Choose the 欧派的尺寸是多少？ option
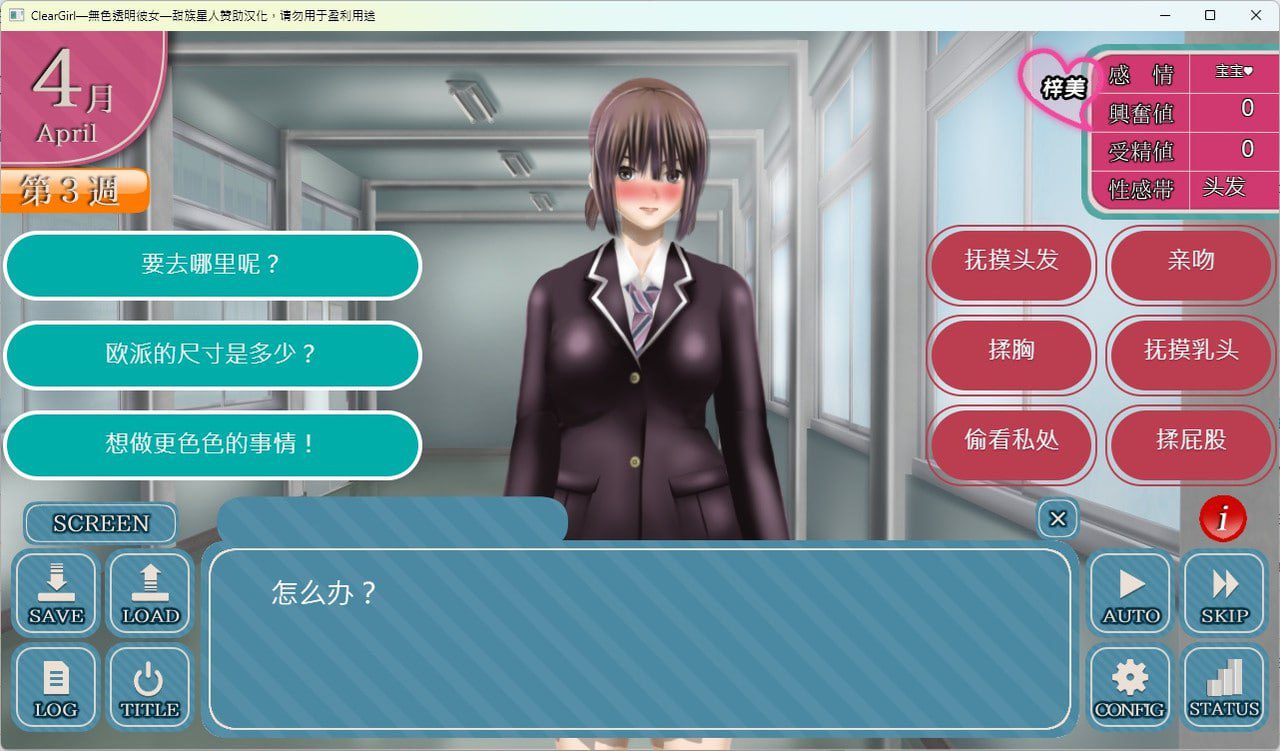Screen dimensions: 1280x751 pos(212,356)
